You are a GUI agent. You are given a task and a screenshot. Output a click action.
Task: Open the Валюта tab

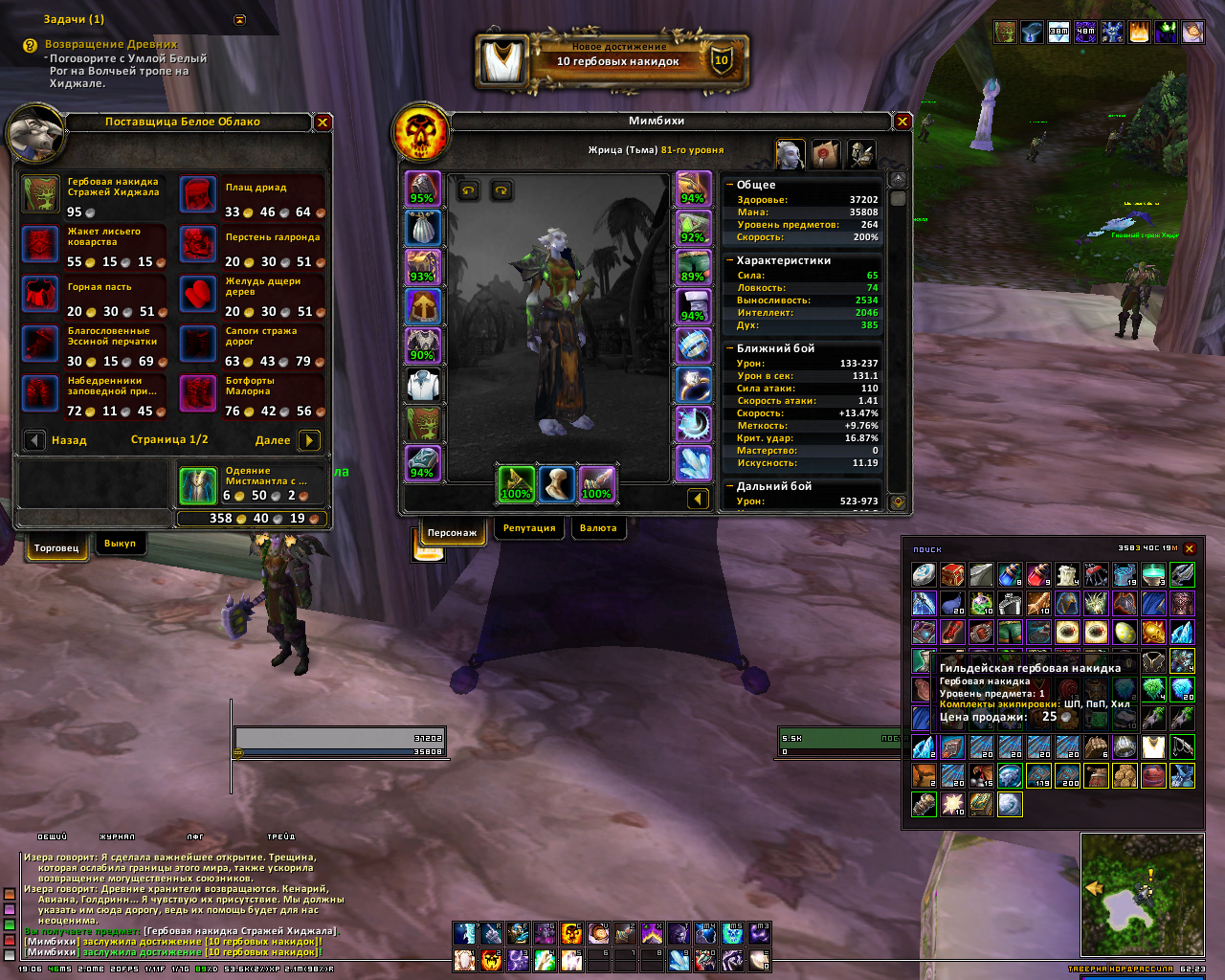598,528
